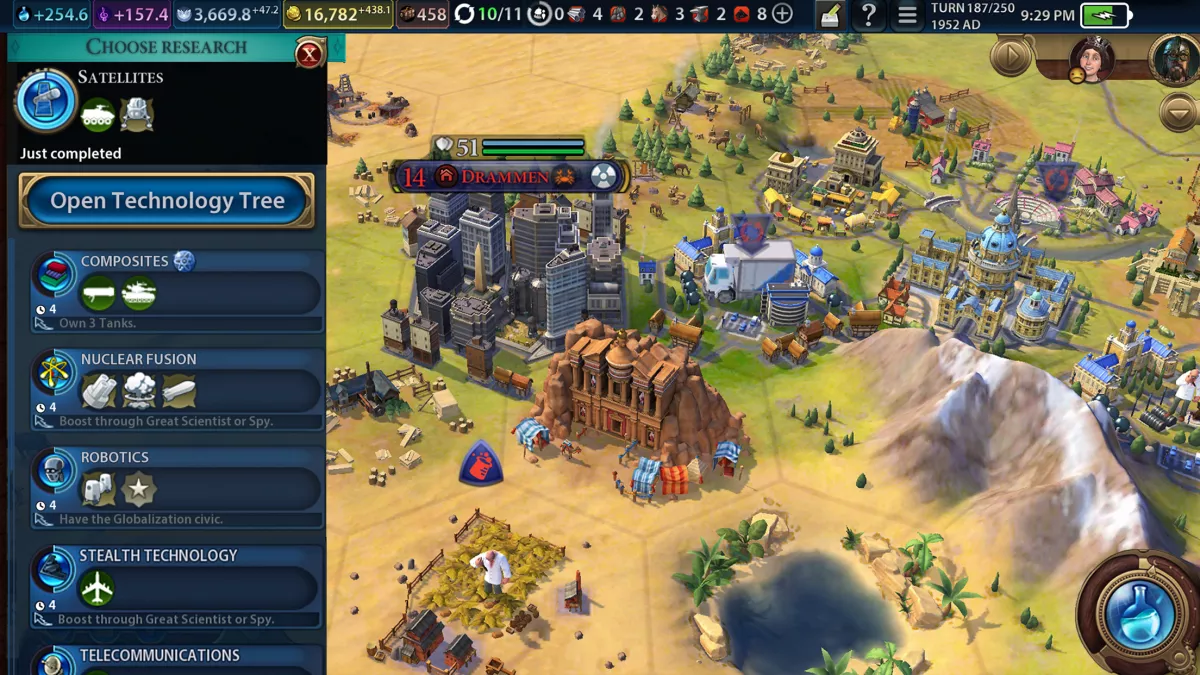Research the Robotics technology
This screenshot has height=675, width=1200.
click(x=177, y=485)
